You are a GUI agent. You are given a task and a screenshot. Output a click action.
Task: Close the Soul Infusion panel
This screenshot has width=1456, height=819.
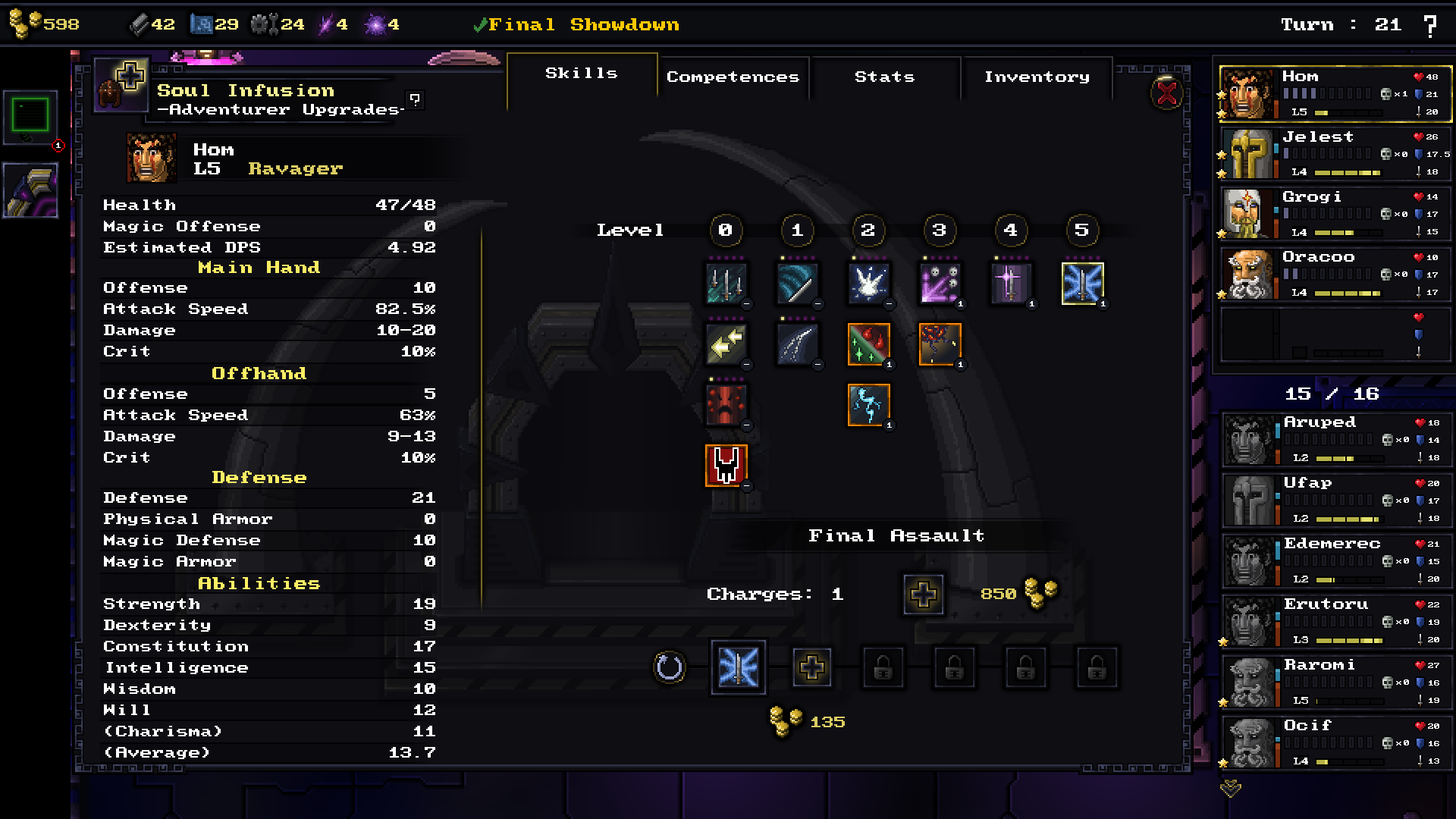tap(1167, 94)
